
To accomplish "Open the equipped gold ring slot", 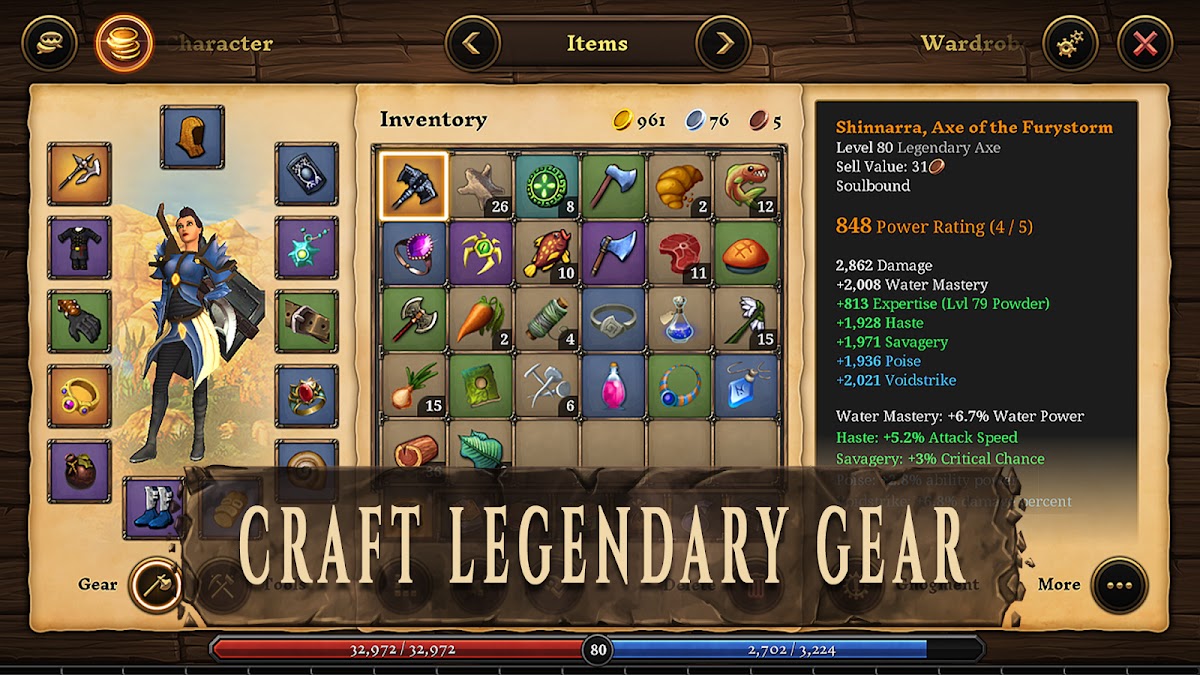I will coord(79,396).
